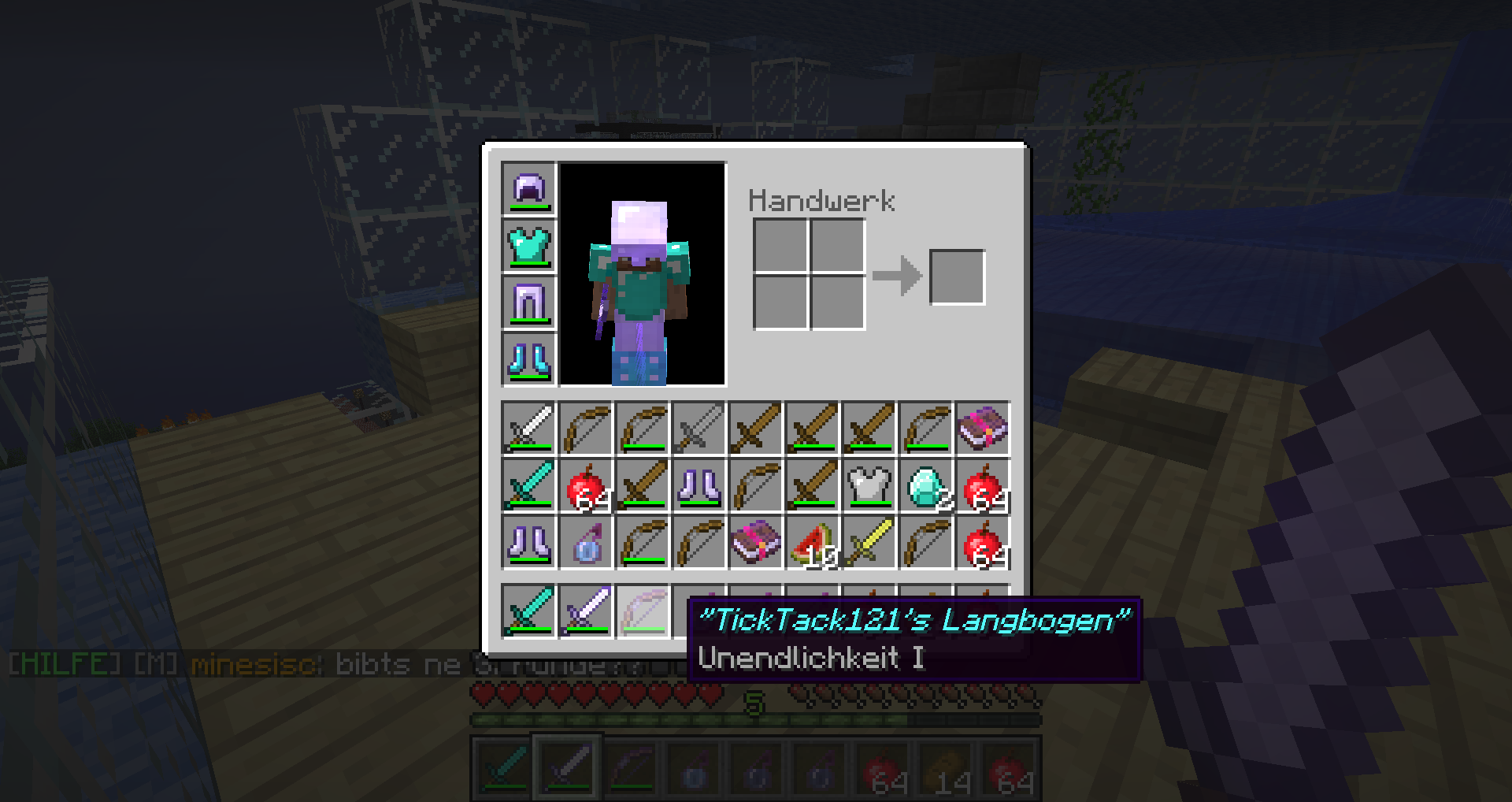Click the empty crafting result slot
The height and width of the screenshot is (802, 1512).
click(x=957, y=277)
